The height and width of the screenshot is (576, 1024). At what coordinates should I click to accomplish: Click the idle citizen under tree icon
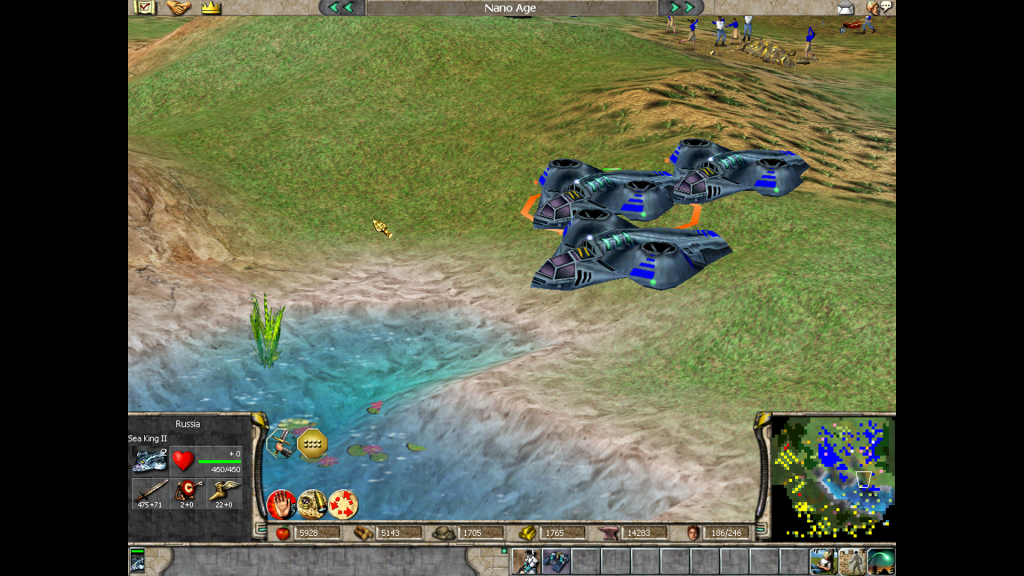[x=823, y=561]
